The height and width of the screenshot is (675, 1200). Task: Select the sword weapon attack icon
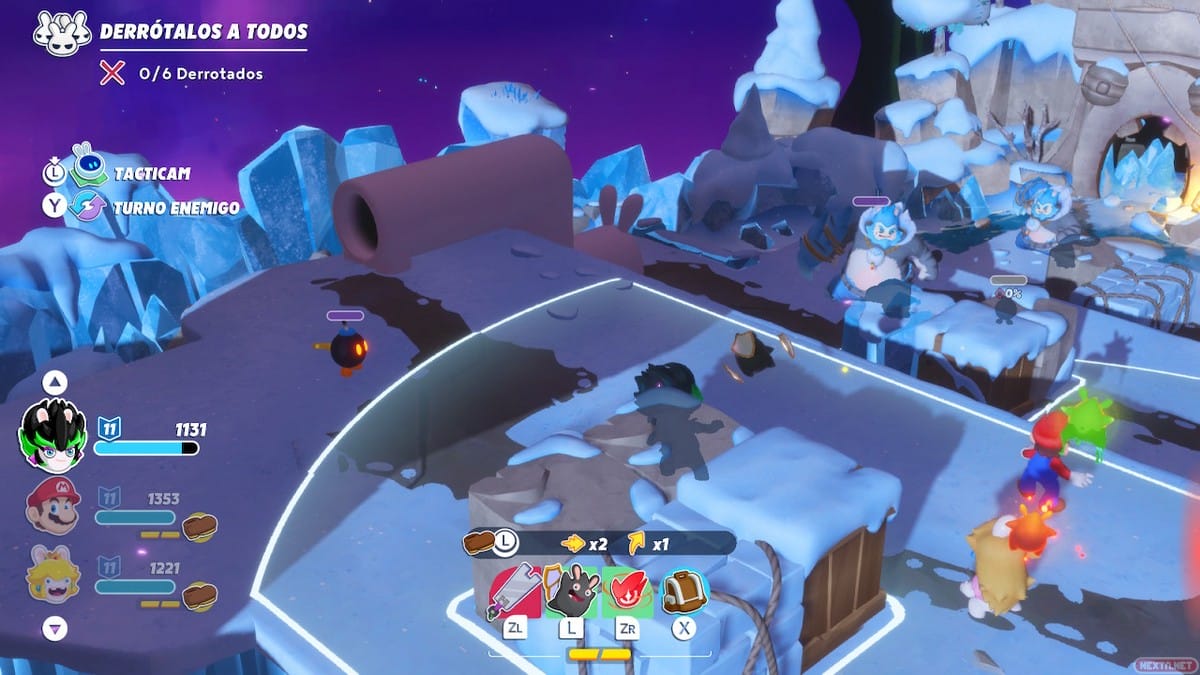click(515, 592)
